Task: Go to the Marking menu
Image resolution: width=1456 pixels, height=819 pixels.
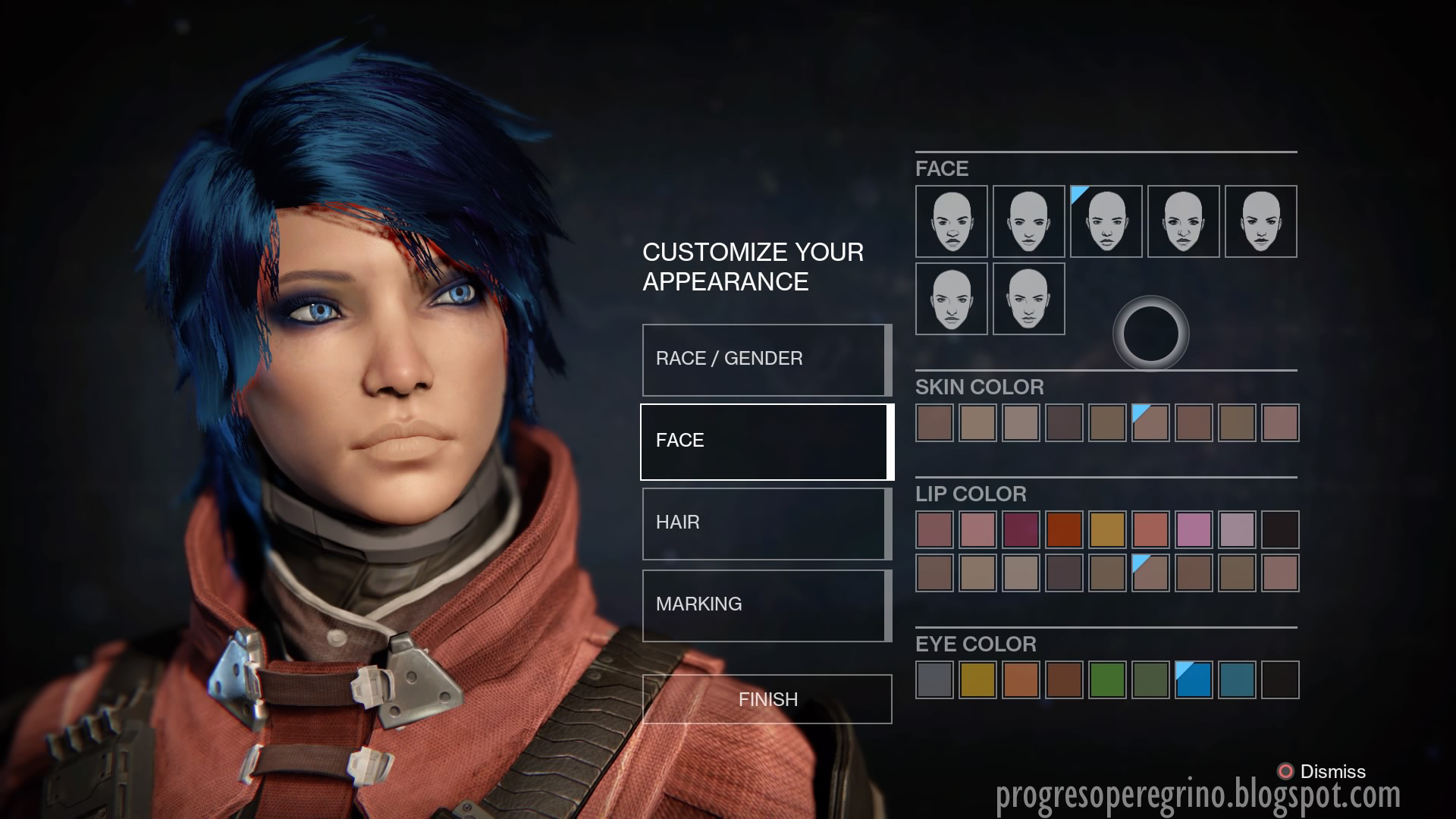Action: click(x=766, y=605)
